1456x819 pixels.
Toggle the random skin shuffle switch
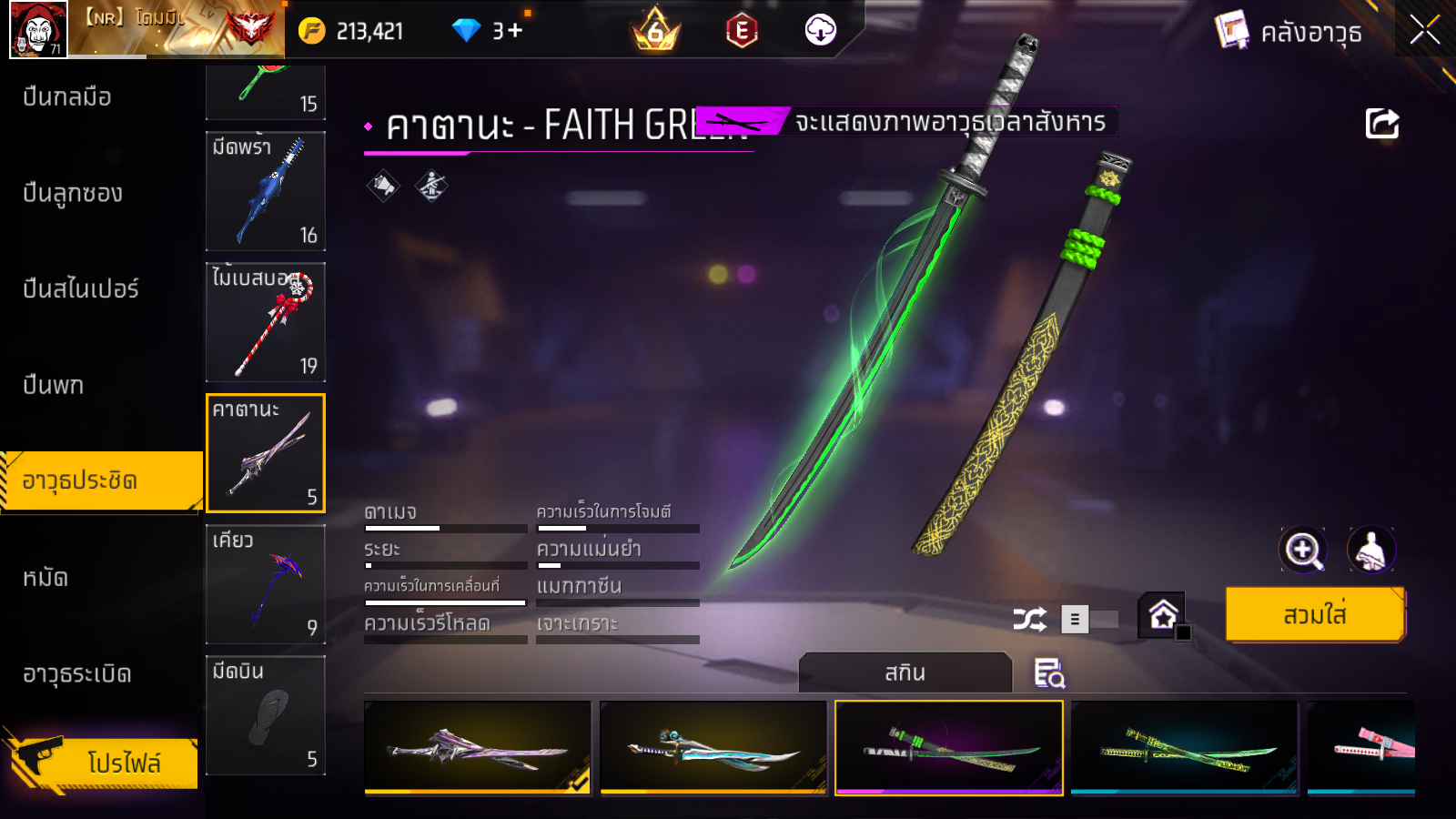(1089, 620)
